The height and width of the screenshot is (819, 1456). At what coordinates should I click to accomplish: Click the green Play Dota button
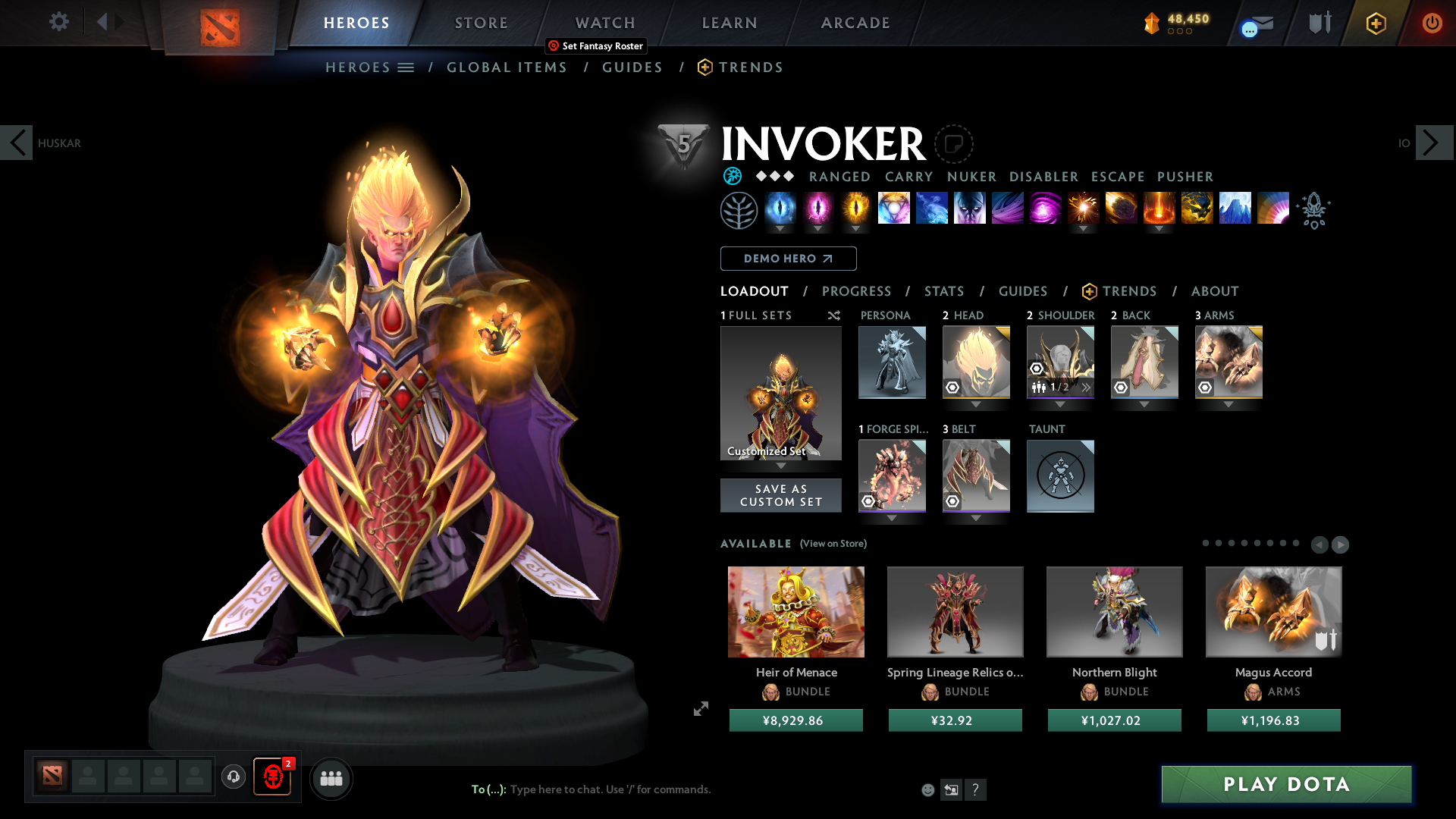1286,784
